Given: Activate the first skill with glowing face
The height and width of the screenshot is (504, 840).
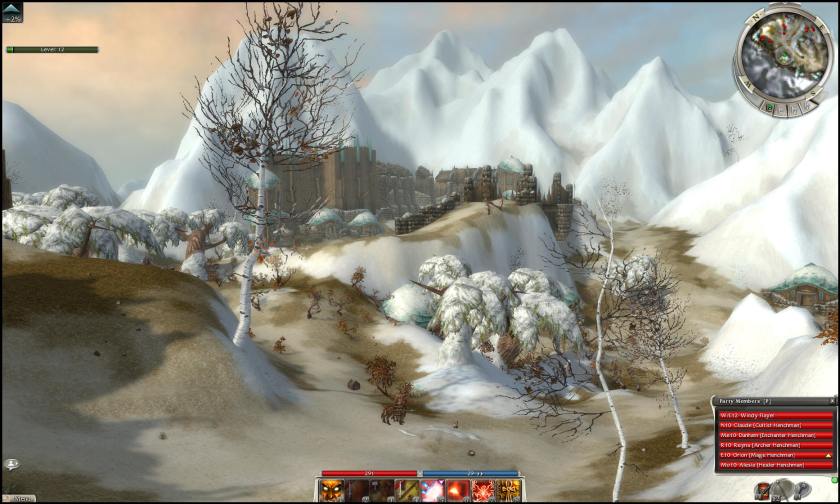Looking at the screenshot, I should coord(333,490).
